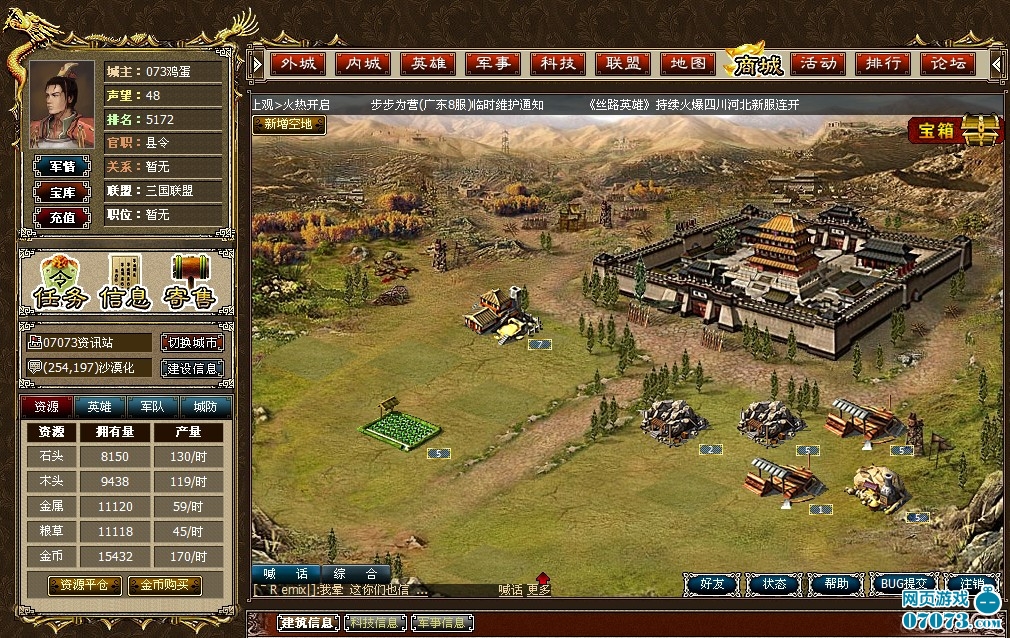Click the 新增空地 button
Screen dimensions: 1010x638
point(289,125)
